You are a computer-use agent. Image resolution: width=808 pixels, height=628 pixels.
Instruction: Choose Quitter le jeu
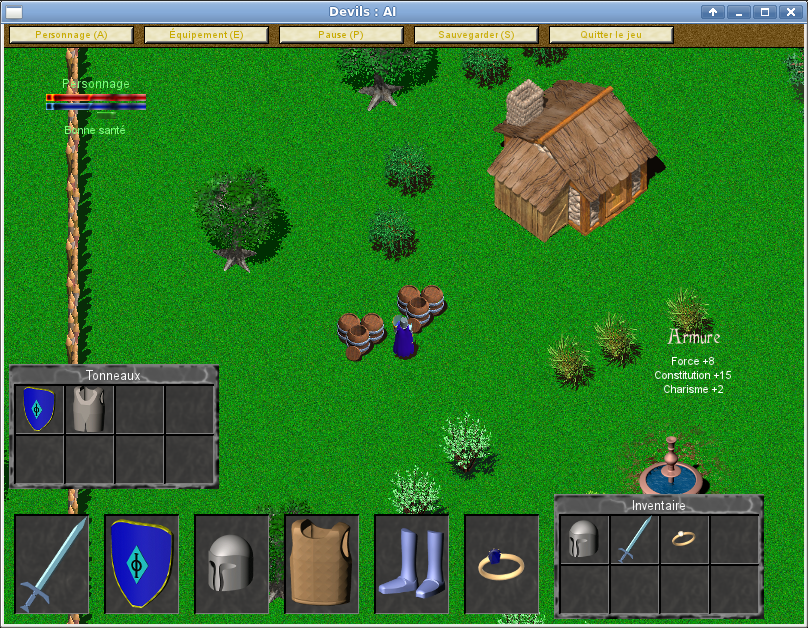click(610, 35)
